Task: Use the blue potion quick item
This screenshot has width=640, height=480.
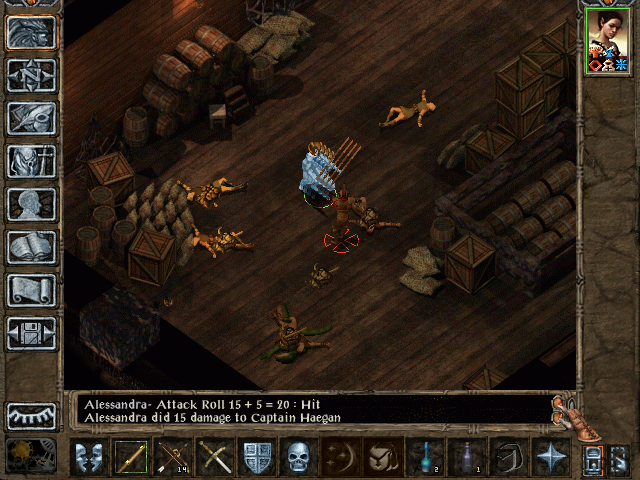Action: (x=425, y=457)
